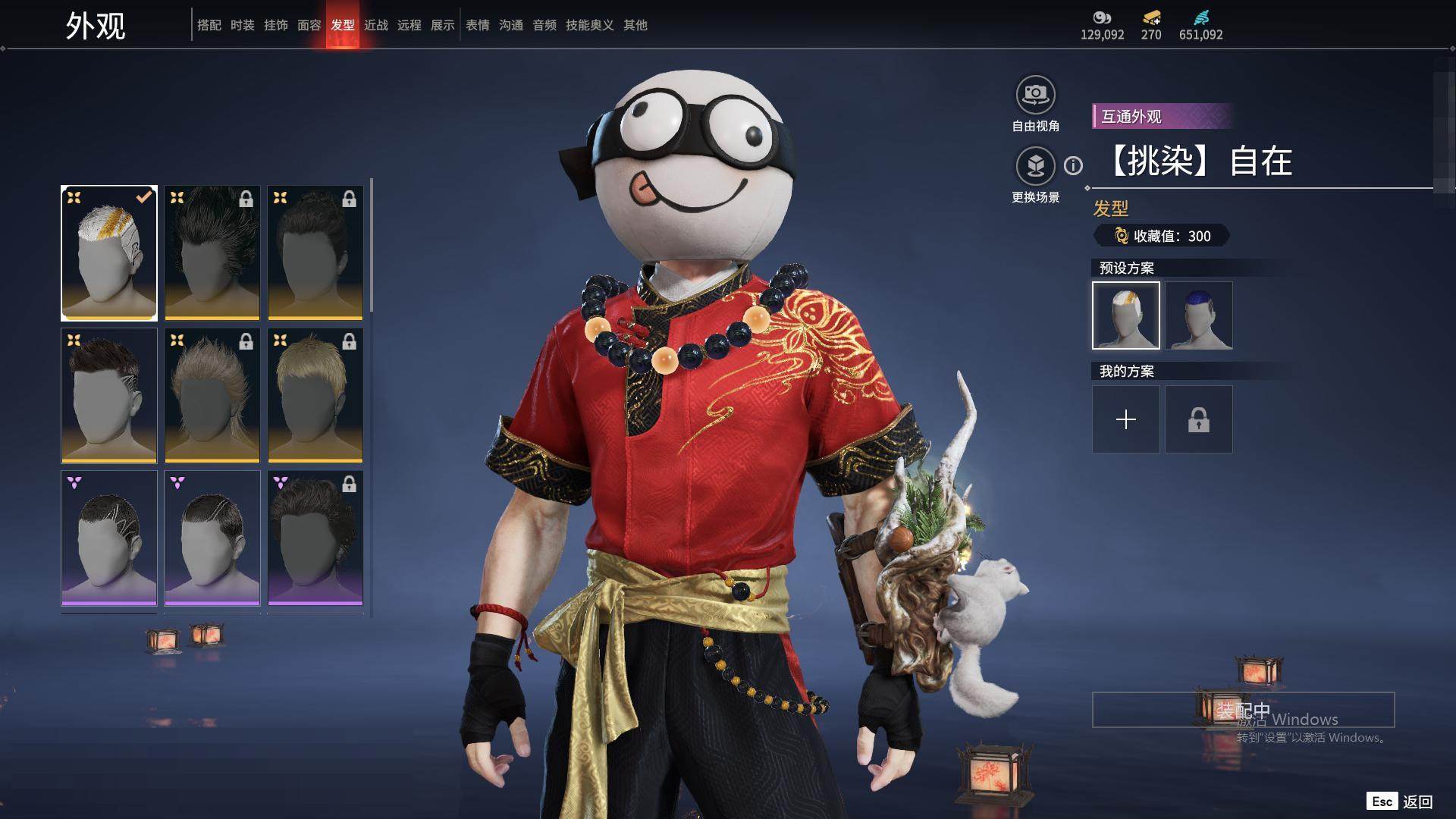This screenshot has height=819, width=1456.
Task: Go to the 面容 tab
Action: 309,25
